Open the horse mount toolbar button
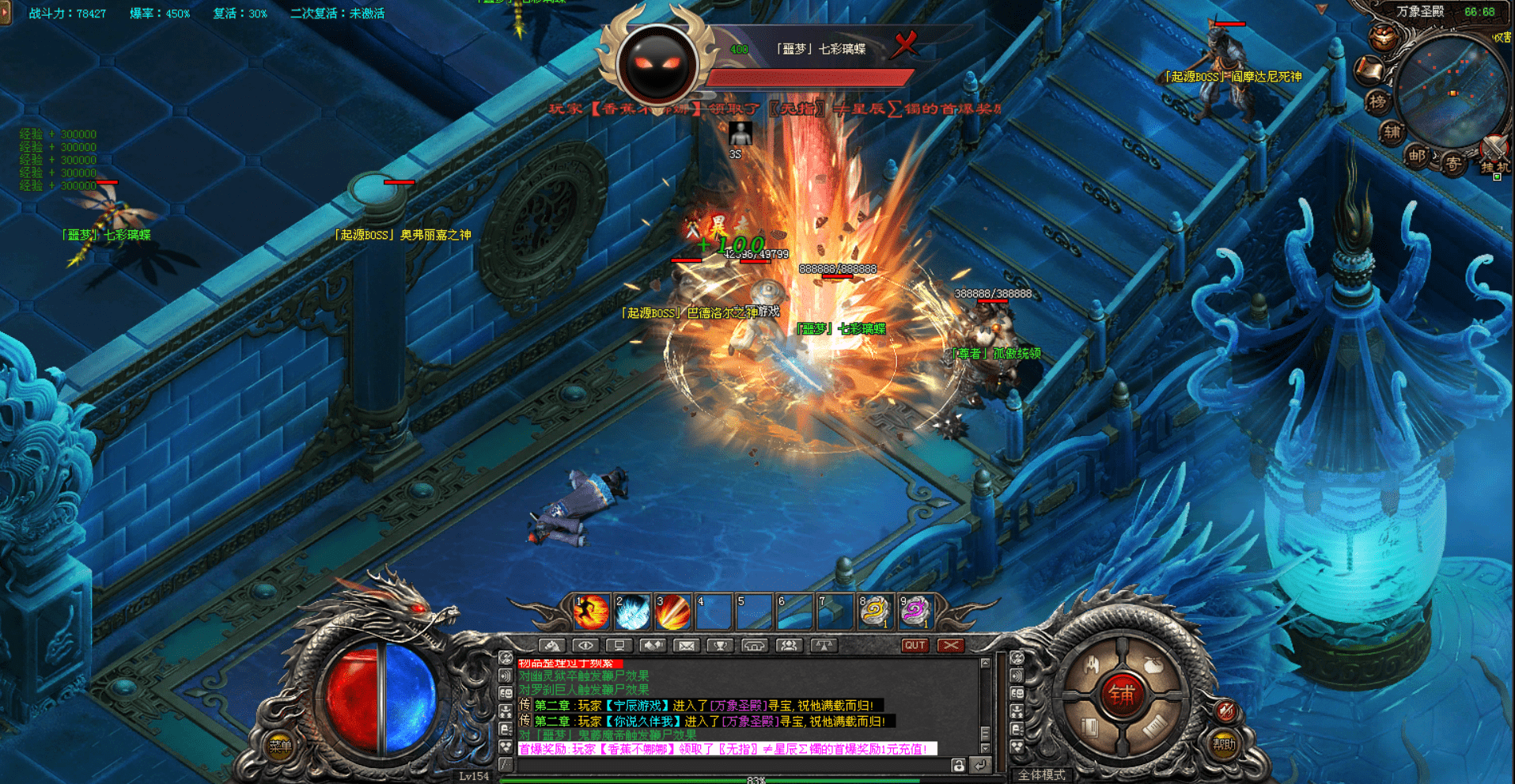 pos(552,646)
